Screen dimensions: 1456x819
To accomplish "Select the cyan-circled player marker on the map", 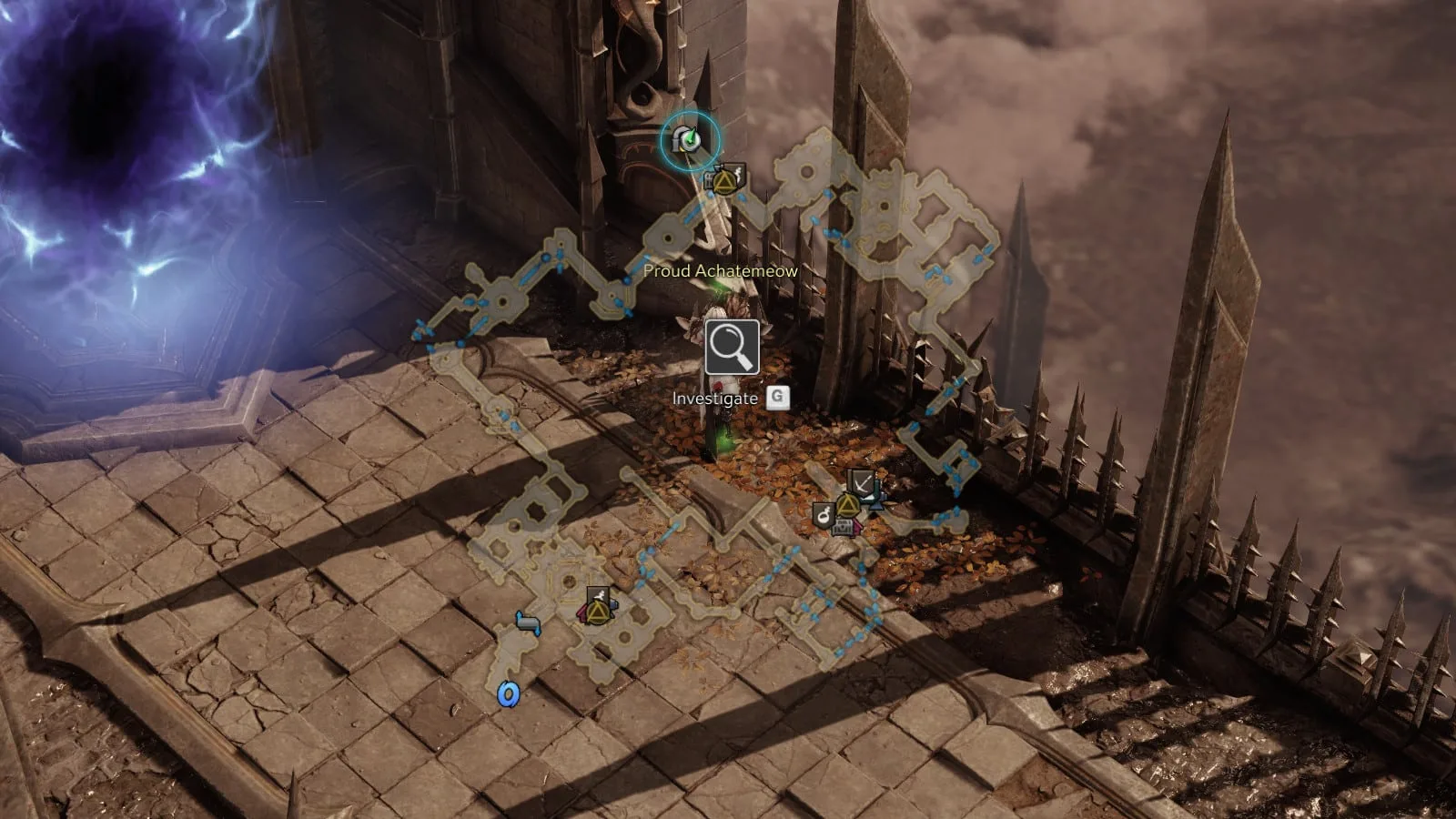I will point(690,140).
